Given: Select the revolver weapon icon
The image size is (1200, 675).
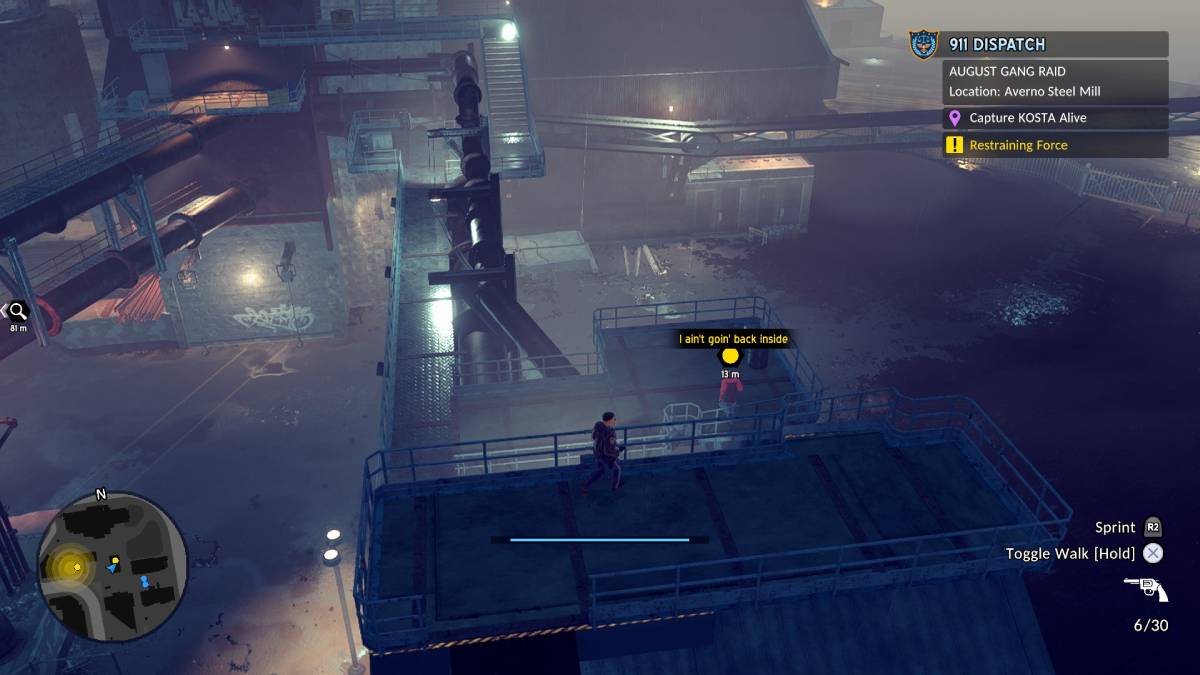Looking at the screenshot, I should point(1146,589).
